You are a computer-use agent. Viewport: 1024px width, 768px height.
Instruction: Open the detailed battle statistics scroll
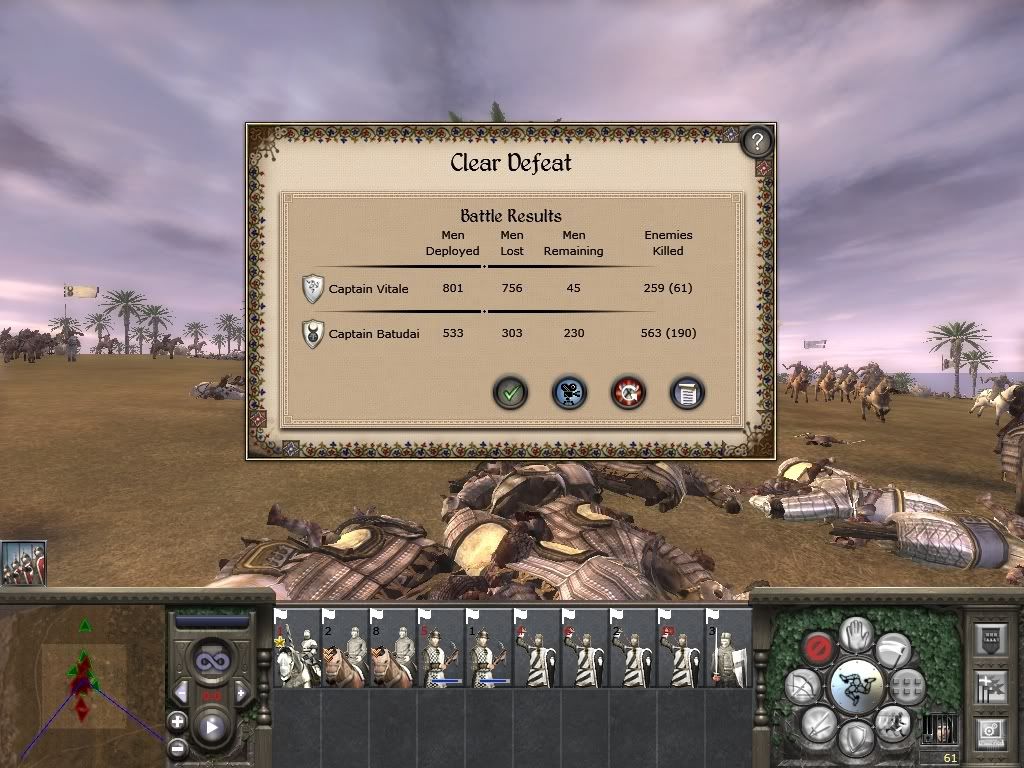[x=687, y=392]
